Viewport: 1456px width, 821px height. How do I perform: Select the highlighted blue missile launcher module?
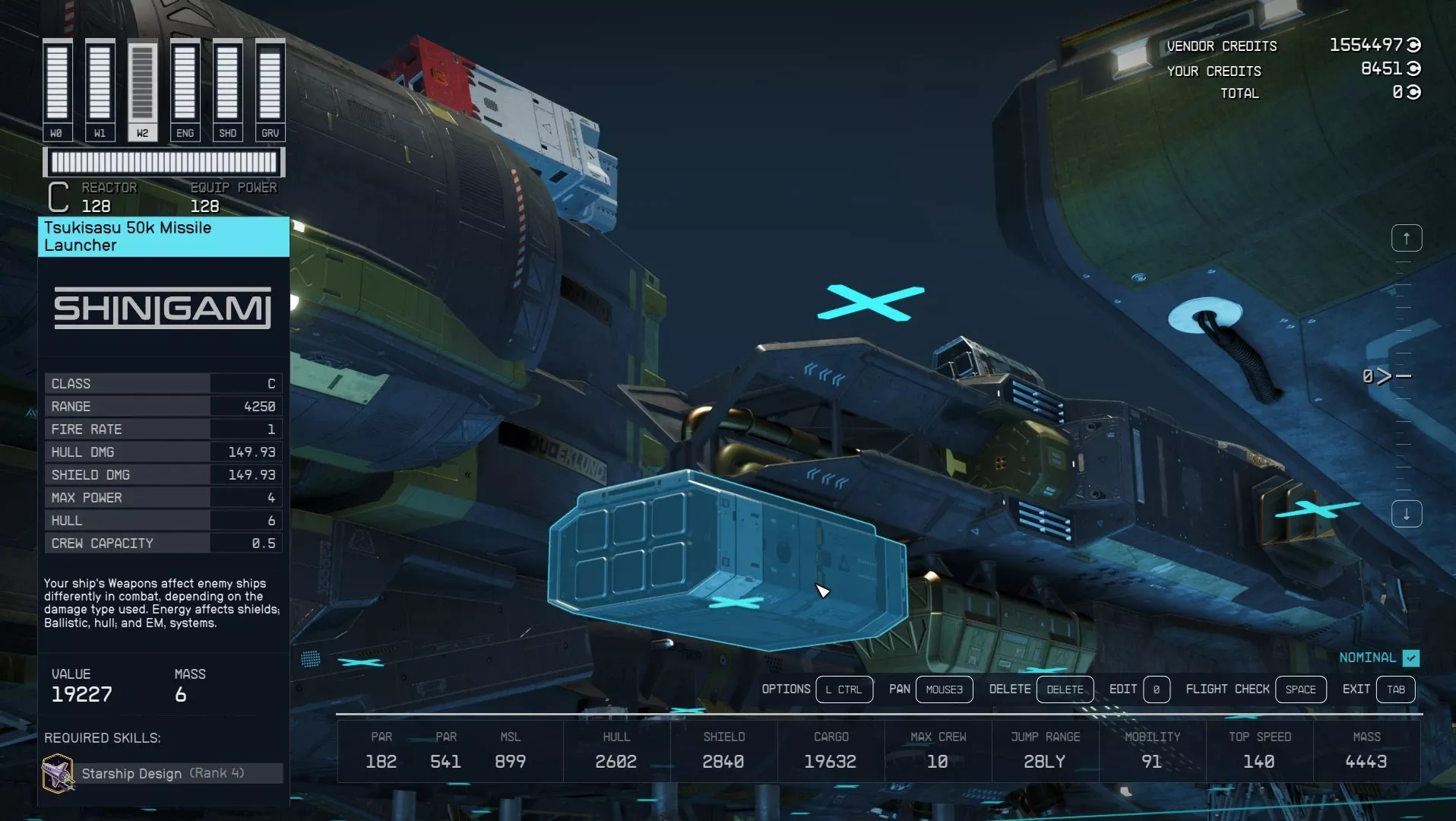coord(726,559)
